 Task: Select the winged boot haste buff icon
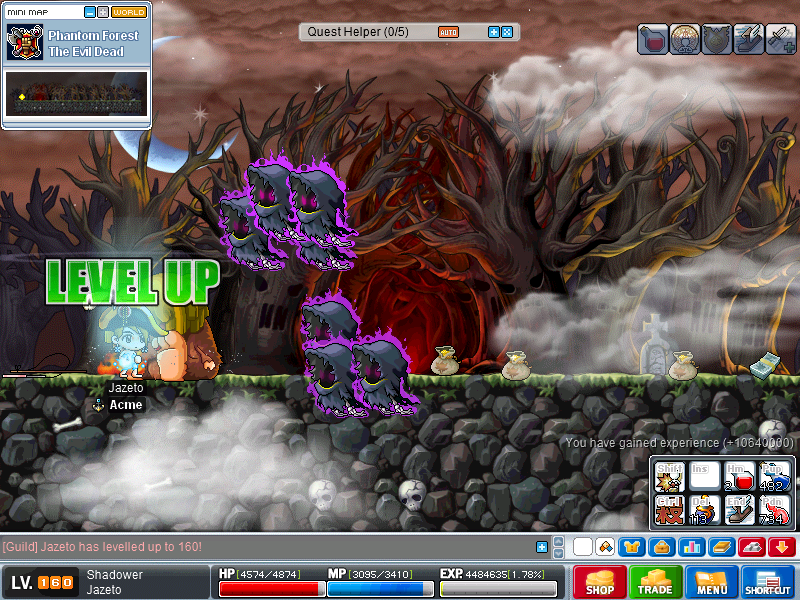749,39
